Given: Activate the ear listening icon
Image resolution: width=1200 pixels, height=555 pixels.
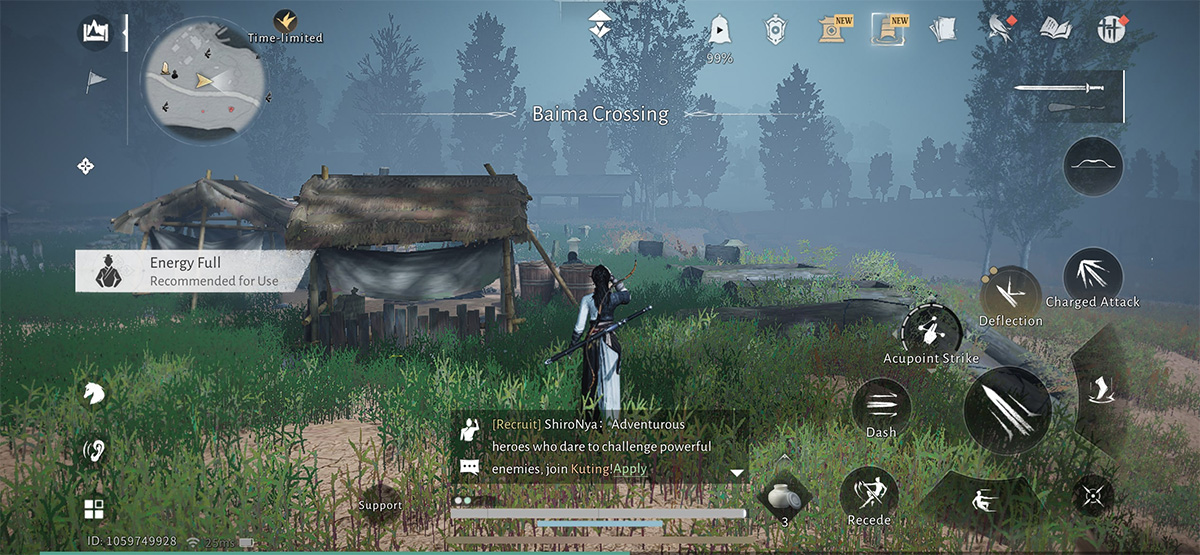Looking at the screenshot, I should coord(94,451).
